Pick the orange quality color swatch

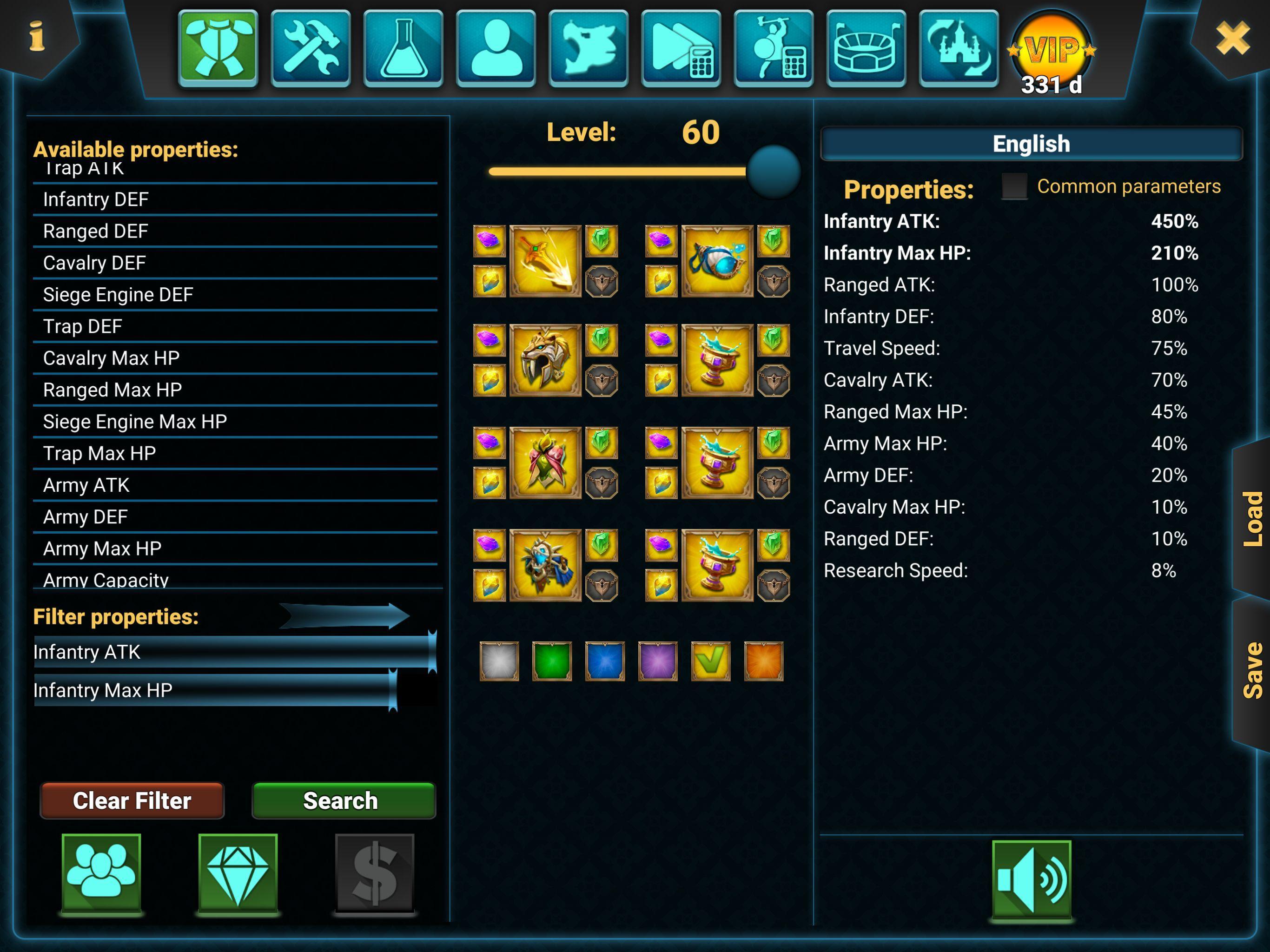point(763,661)
